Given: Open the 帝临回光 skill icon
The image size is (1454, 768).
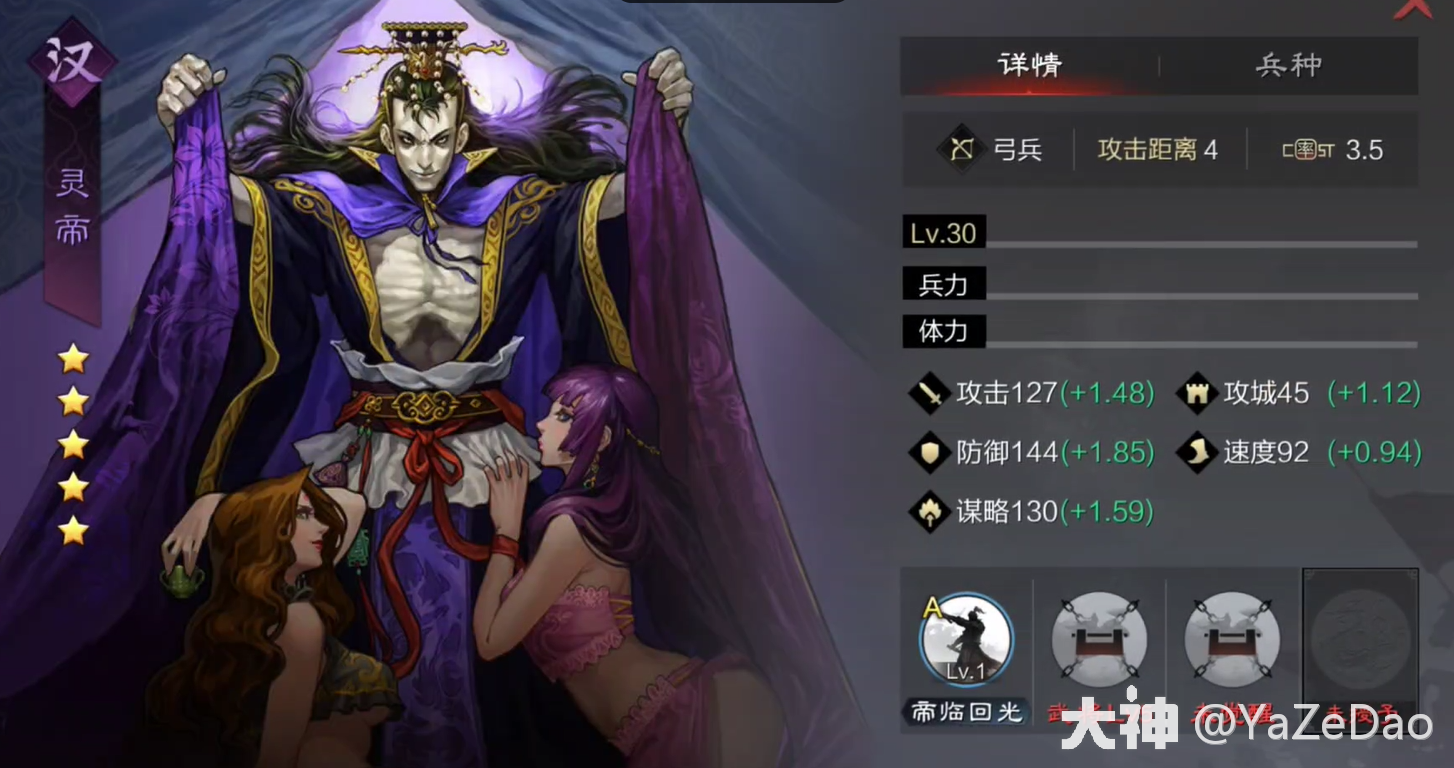Looking at the screenshot, I should [965, 640].
